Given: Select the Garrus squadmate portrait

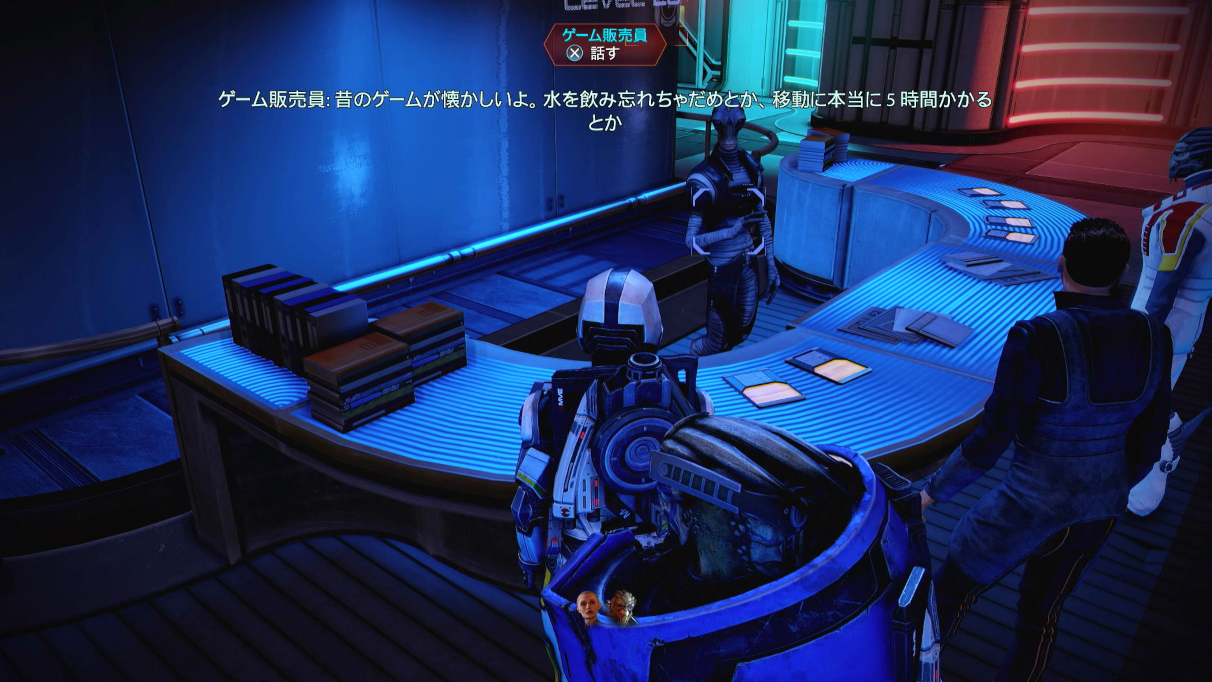Looking at the screenshot, I should (x=621, y=606).
